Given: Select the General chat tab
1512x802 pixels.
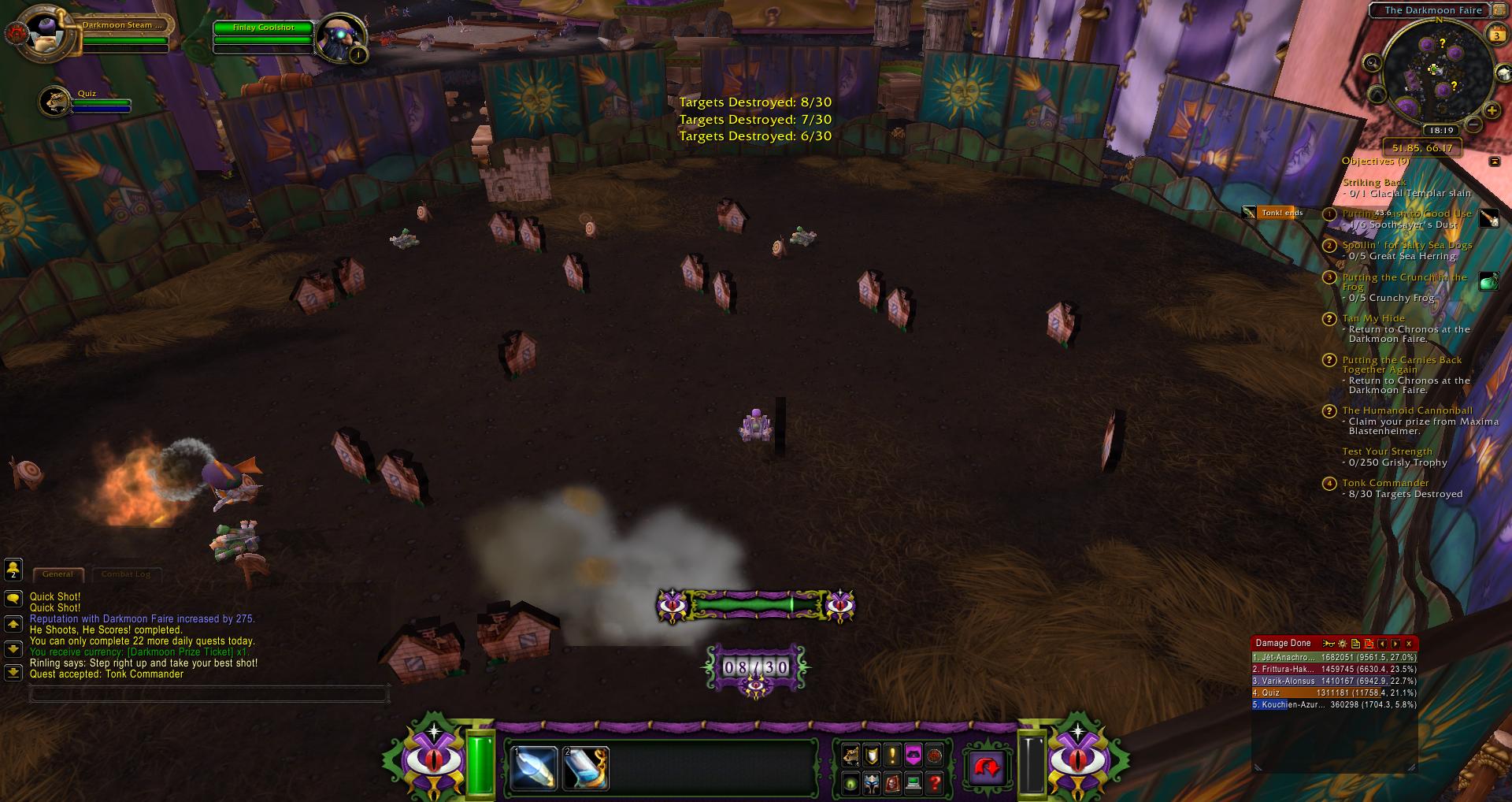Looking at the screenshot, I should [57, 574].
